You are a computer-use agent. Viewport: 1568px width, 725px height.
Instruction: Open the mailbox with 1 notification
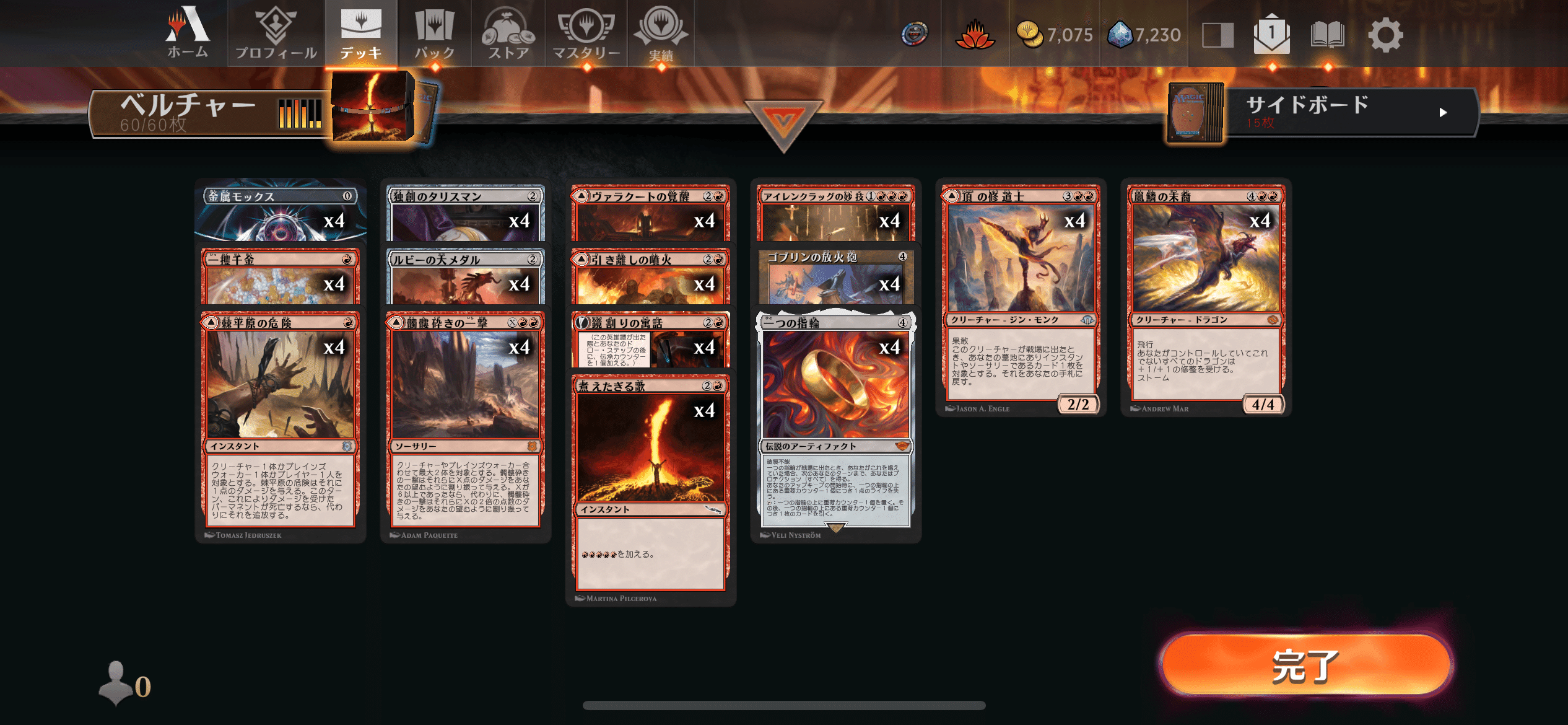coord(1271,34)
